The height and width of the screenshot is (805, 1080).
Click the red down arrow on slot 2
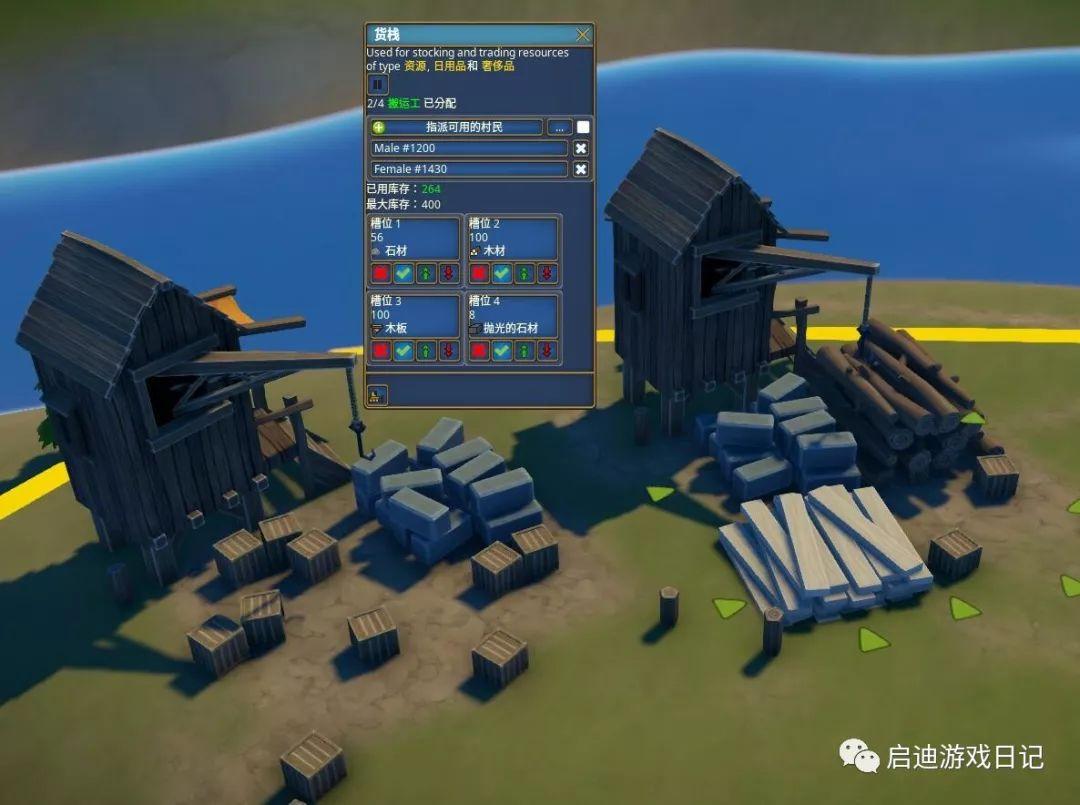tap(545, 273)
